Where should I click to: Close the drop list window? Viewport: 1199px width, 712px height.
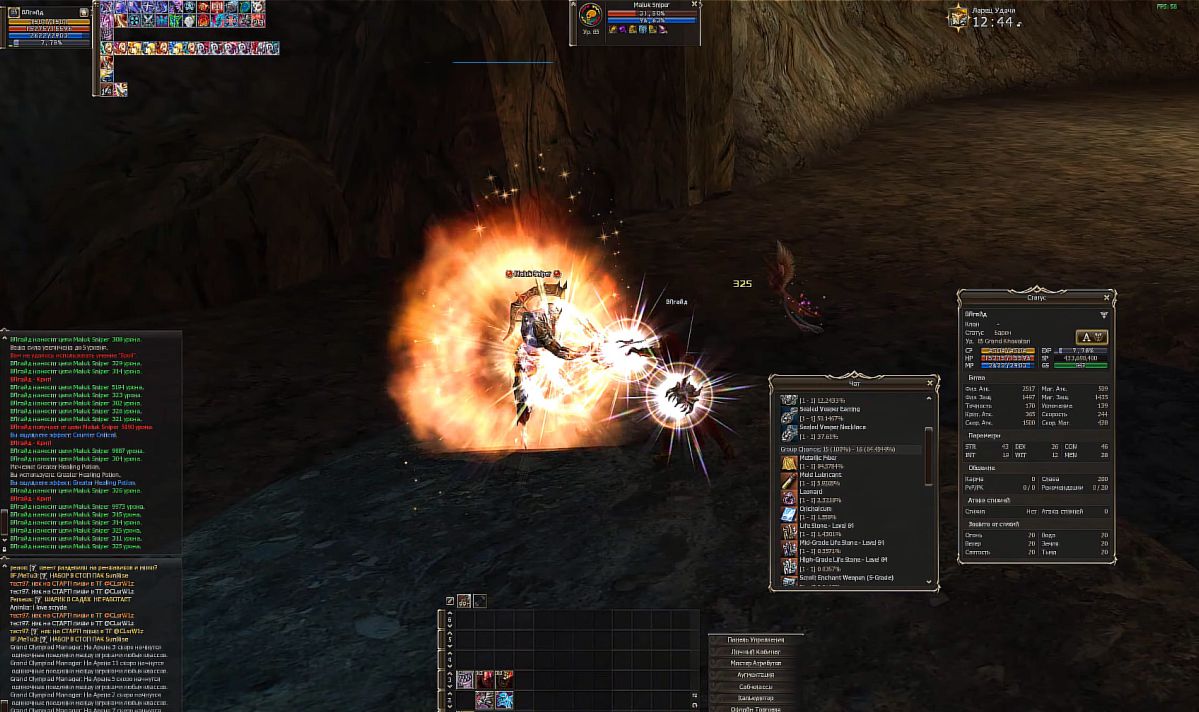[929, 382]
